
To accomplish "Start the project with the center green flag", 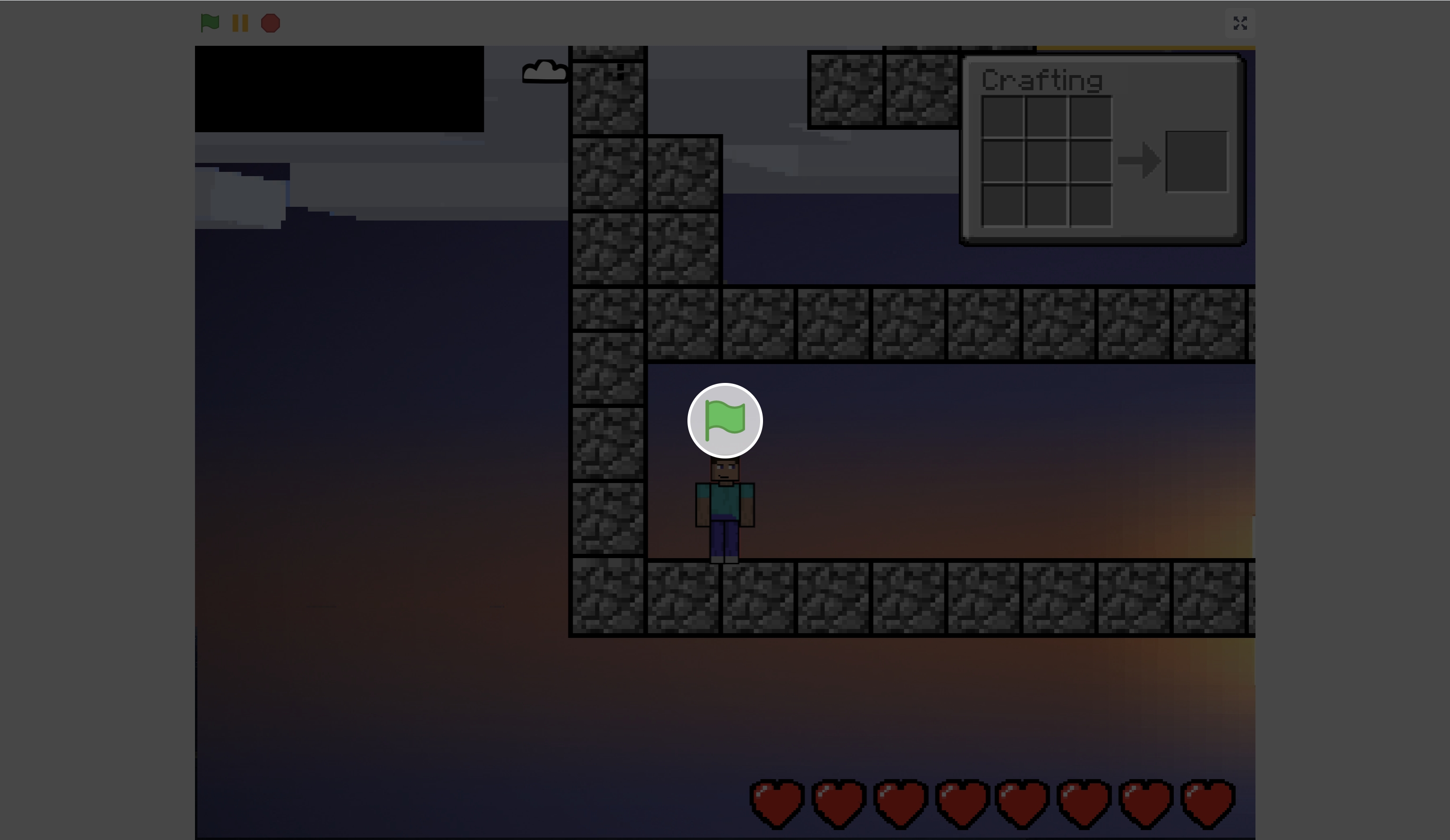I will tap(725, 421).
